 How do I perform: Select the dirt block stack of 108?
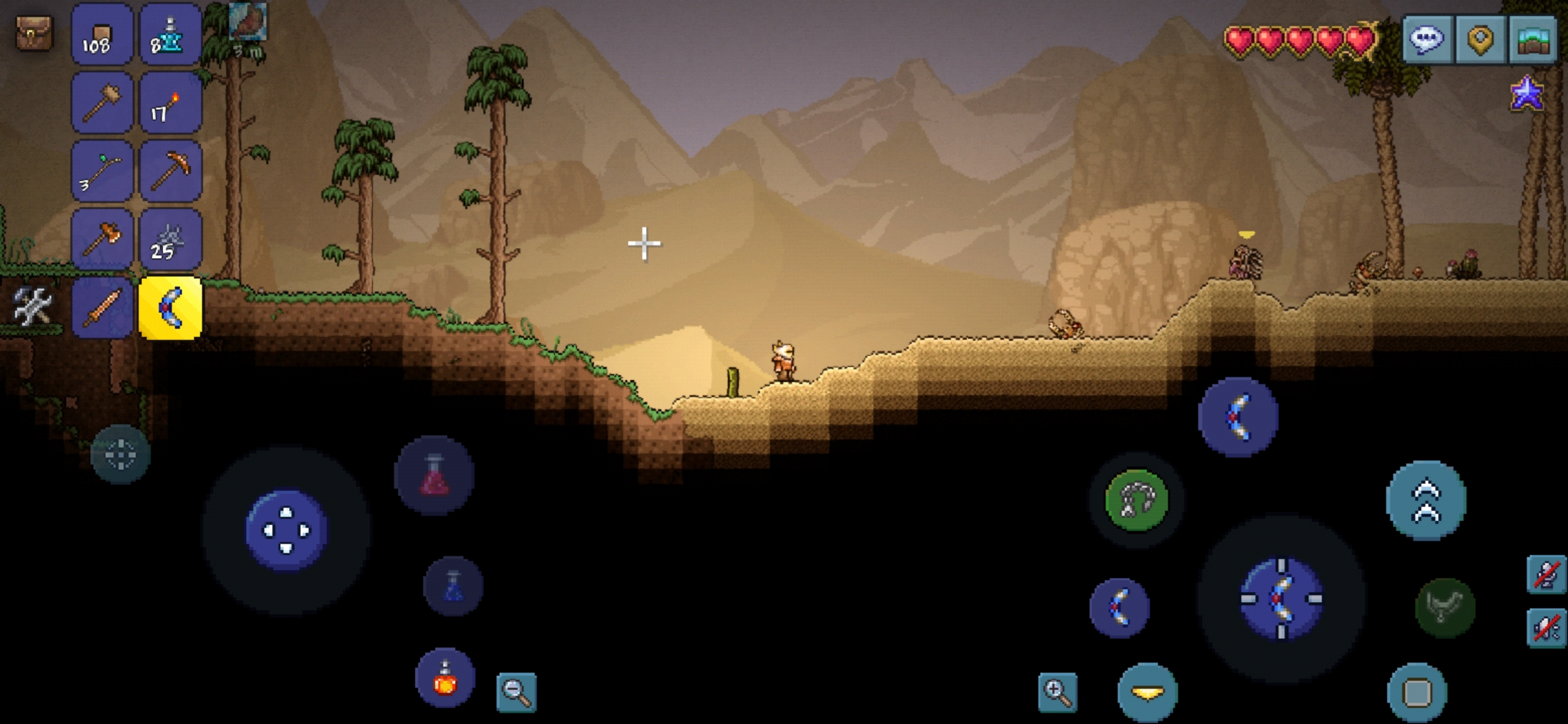(102, 35)
